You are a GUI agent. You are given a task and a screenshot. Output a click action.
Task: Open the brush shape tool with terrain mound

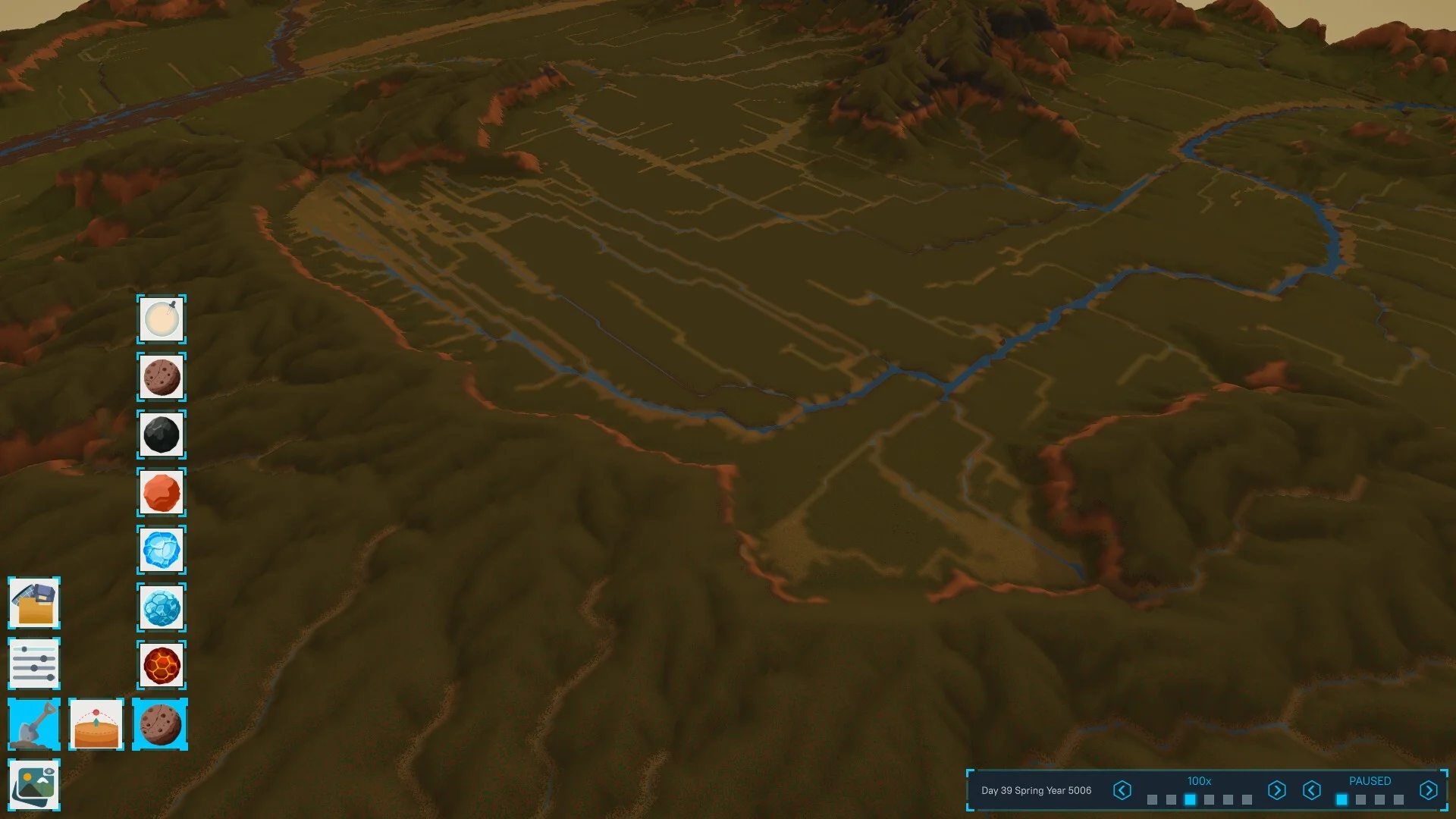(x=96, y=724)
